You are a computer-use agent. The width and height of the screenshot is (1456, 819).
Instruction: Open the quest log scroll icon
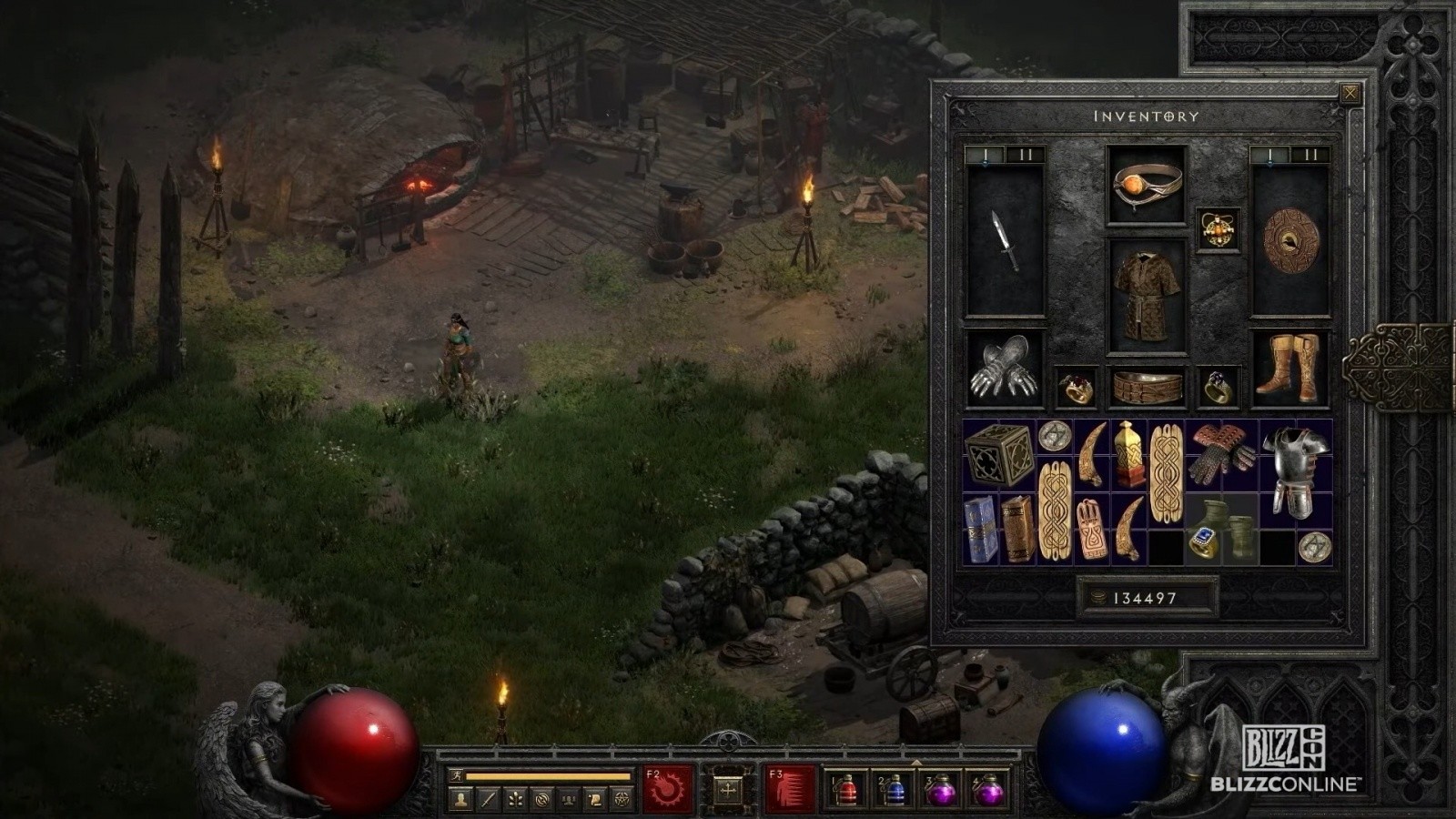tap(594, 799)
